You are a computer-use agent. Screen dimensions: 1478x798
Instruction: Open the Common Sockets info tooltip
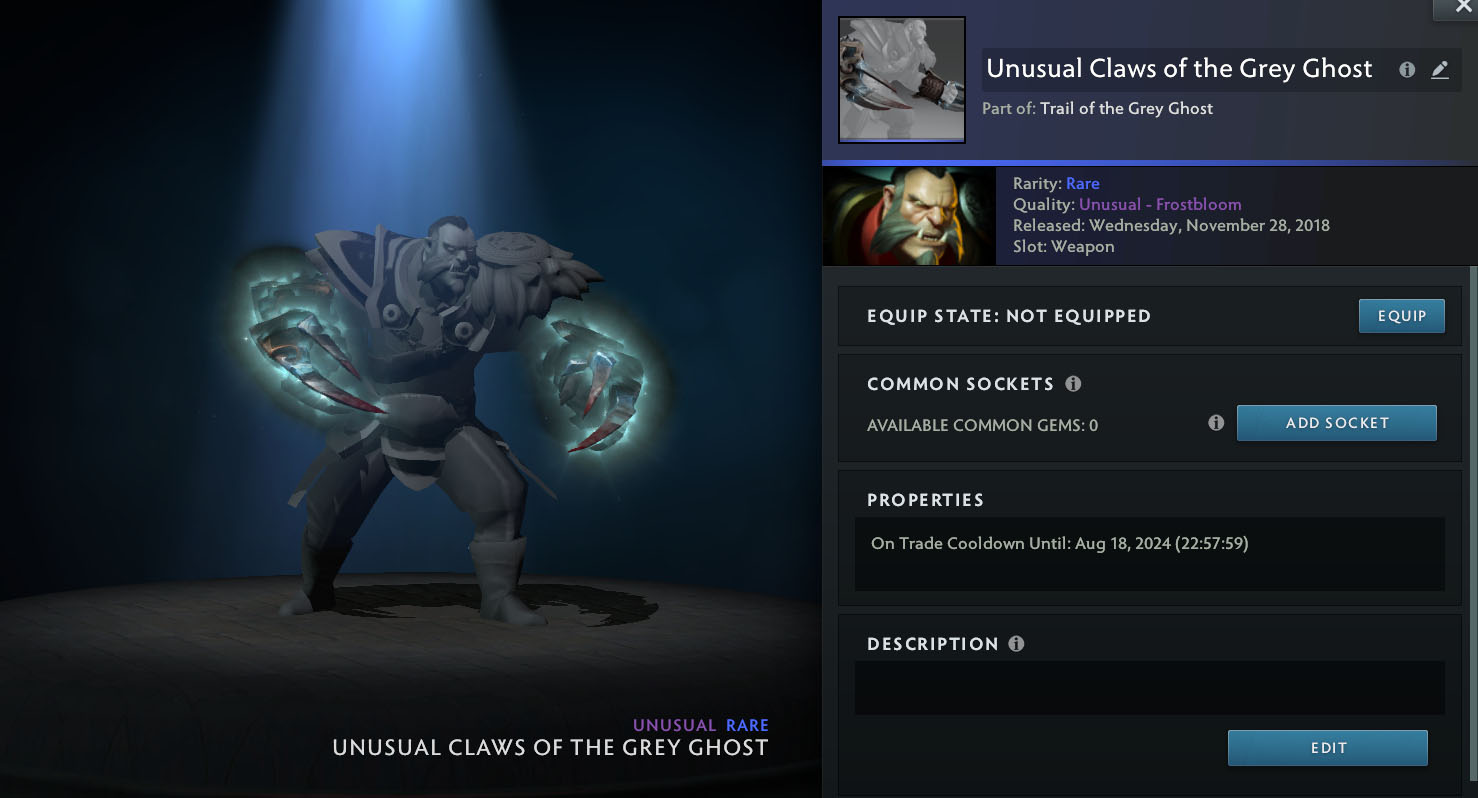point(1073,384)
